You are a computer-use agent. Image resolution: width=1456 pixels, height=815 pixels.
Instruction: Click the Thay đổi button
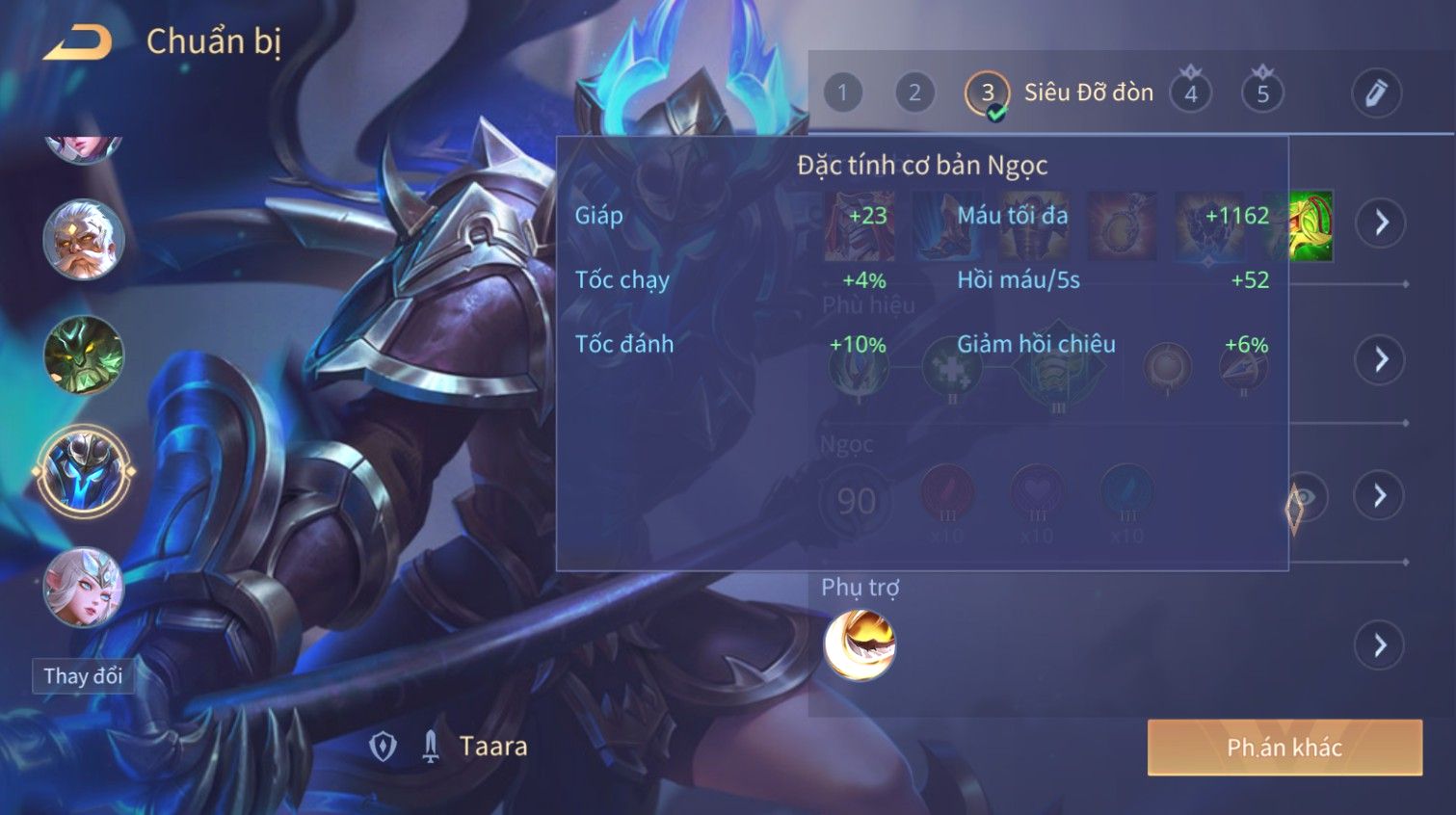[83, 676]
